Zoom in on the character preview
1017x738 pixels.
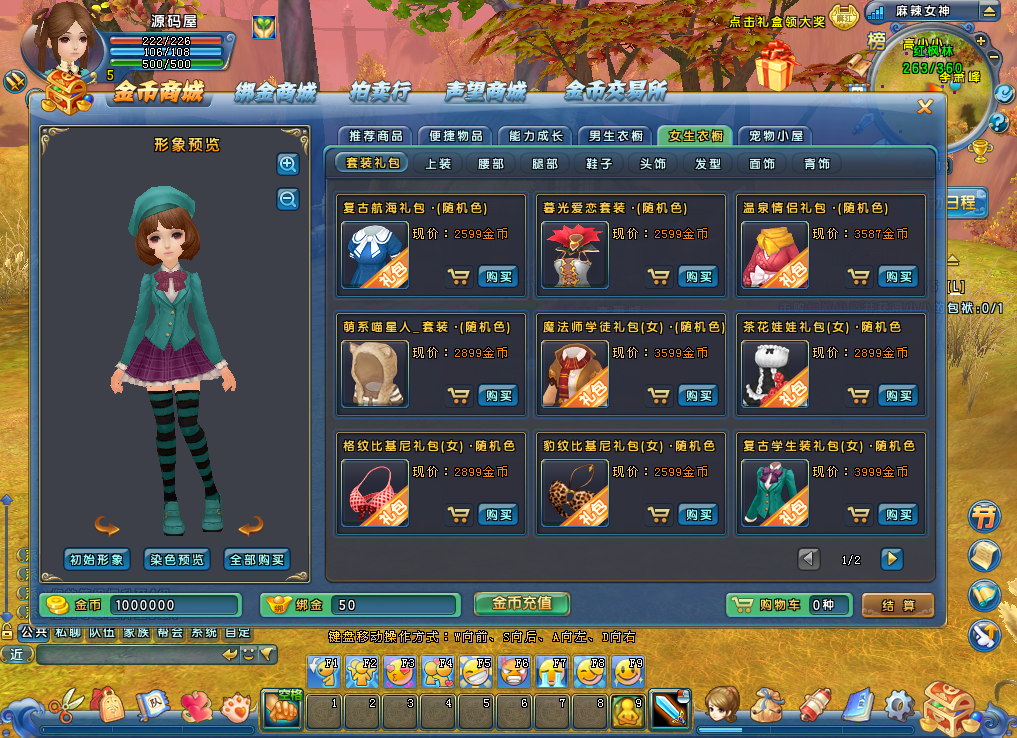[288, 165]
